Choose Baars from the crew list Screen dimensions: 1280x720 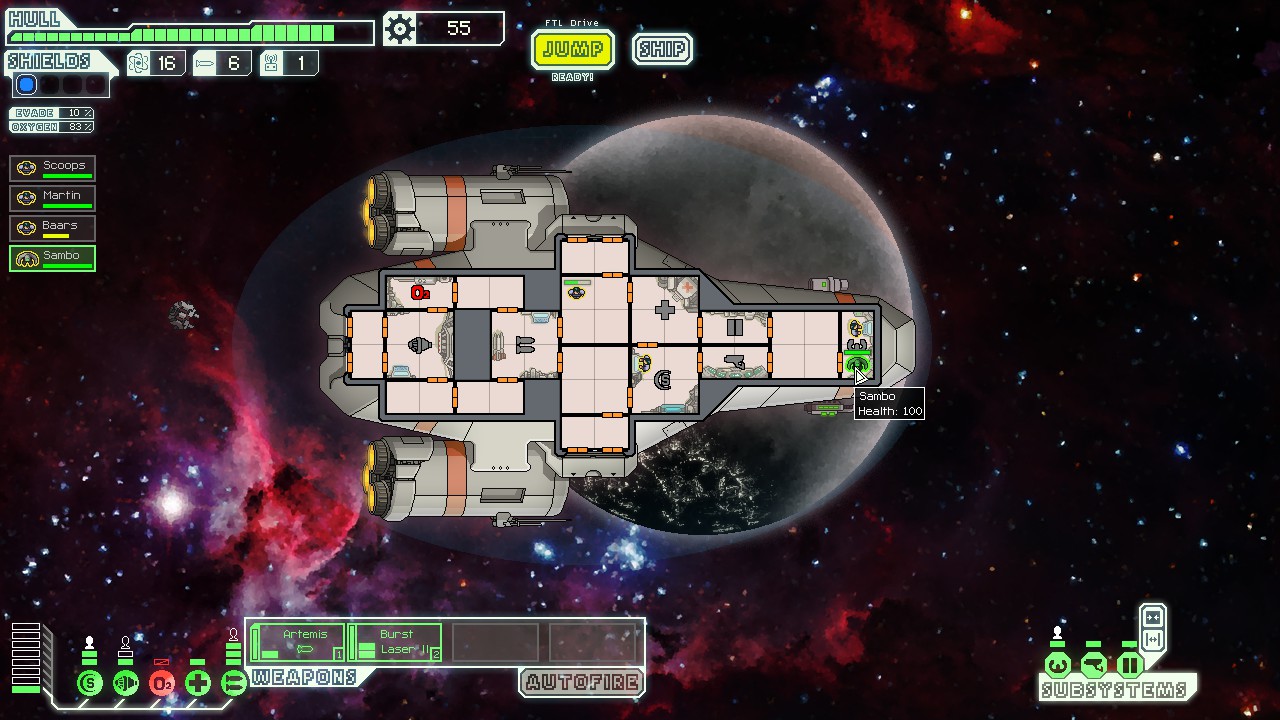tap(53, 227)
